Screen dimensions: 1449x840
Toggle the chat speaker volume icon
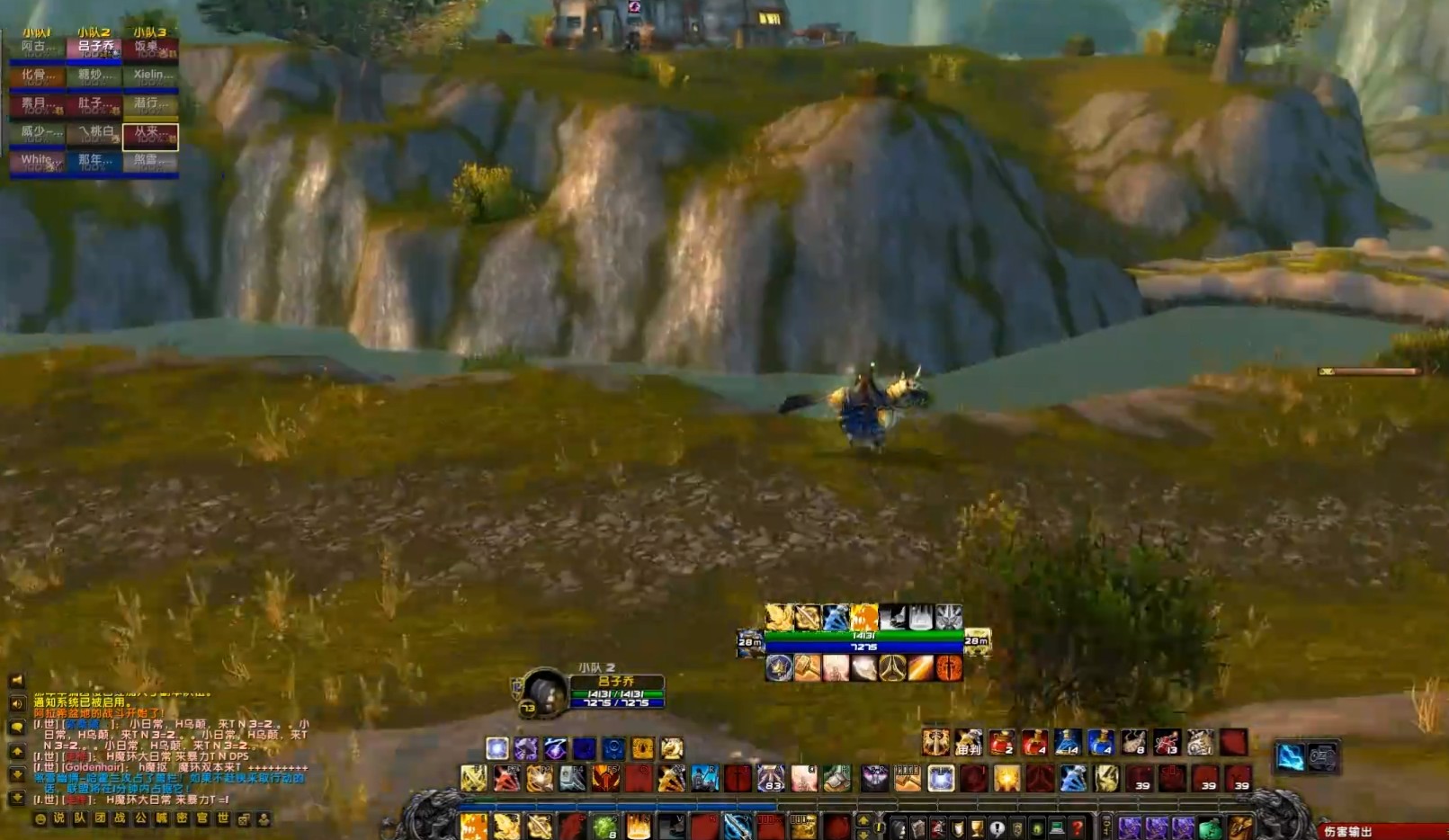(x=16, y=703)
